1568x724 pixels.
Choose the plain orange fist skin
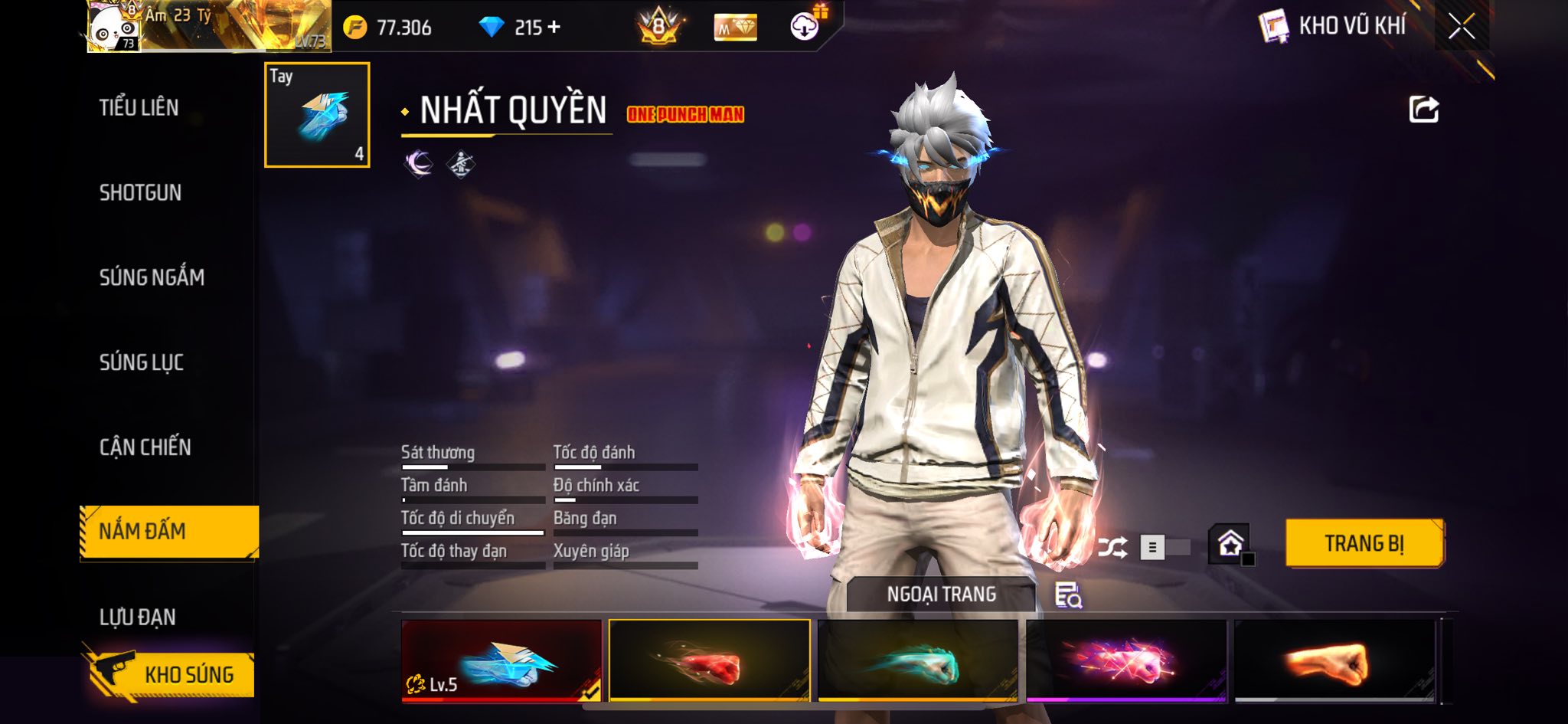1334,660
